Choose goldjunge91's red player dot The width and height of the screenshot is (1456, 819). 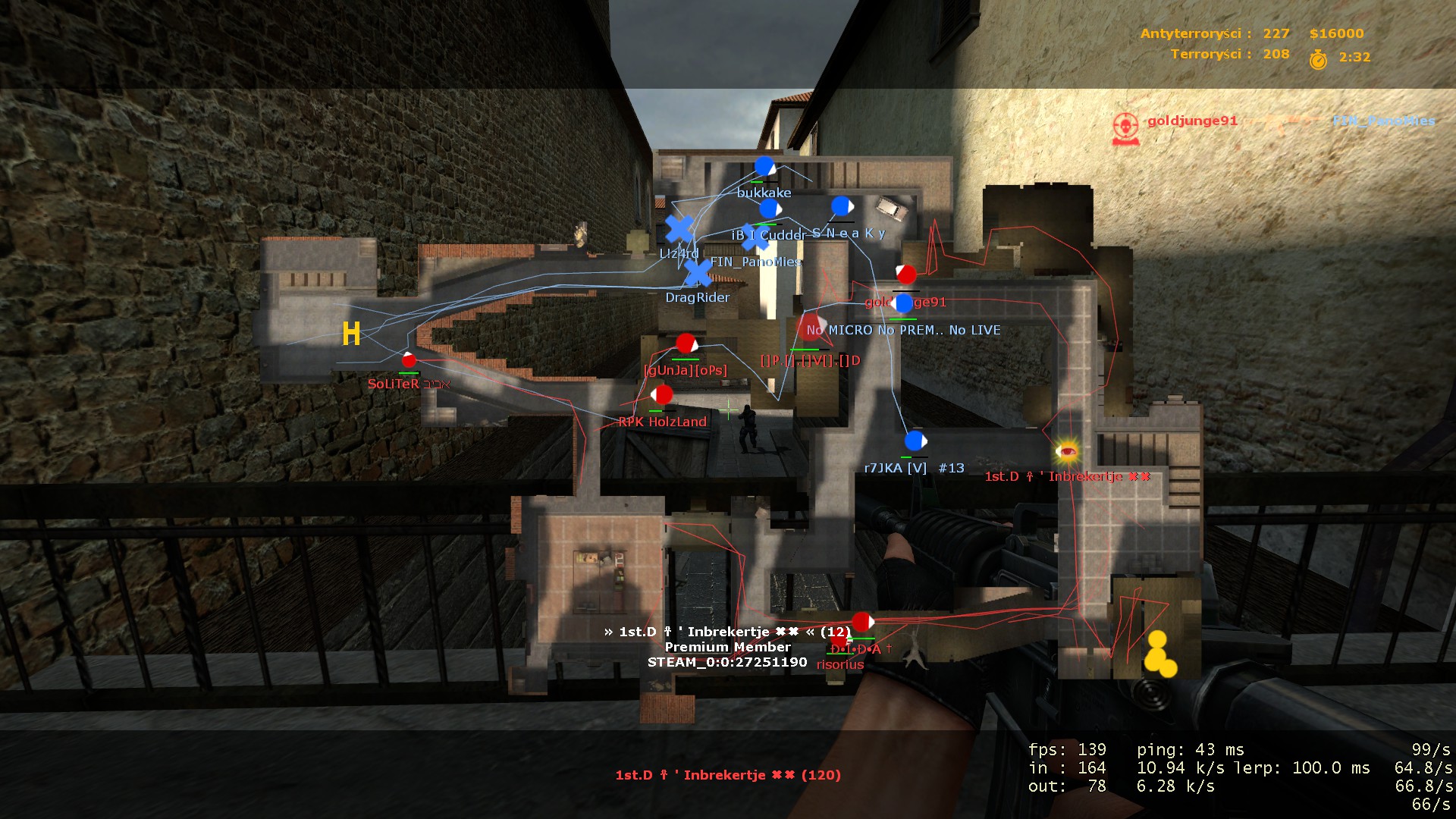coord(905,275)
